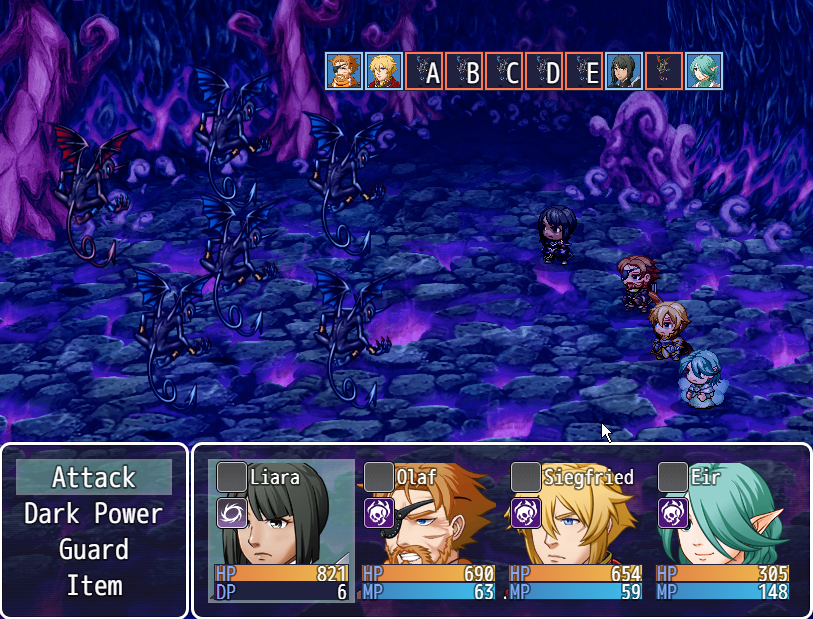Click Olaf's portrait in the turn order bar

pos(344,72)
